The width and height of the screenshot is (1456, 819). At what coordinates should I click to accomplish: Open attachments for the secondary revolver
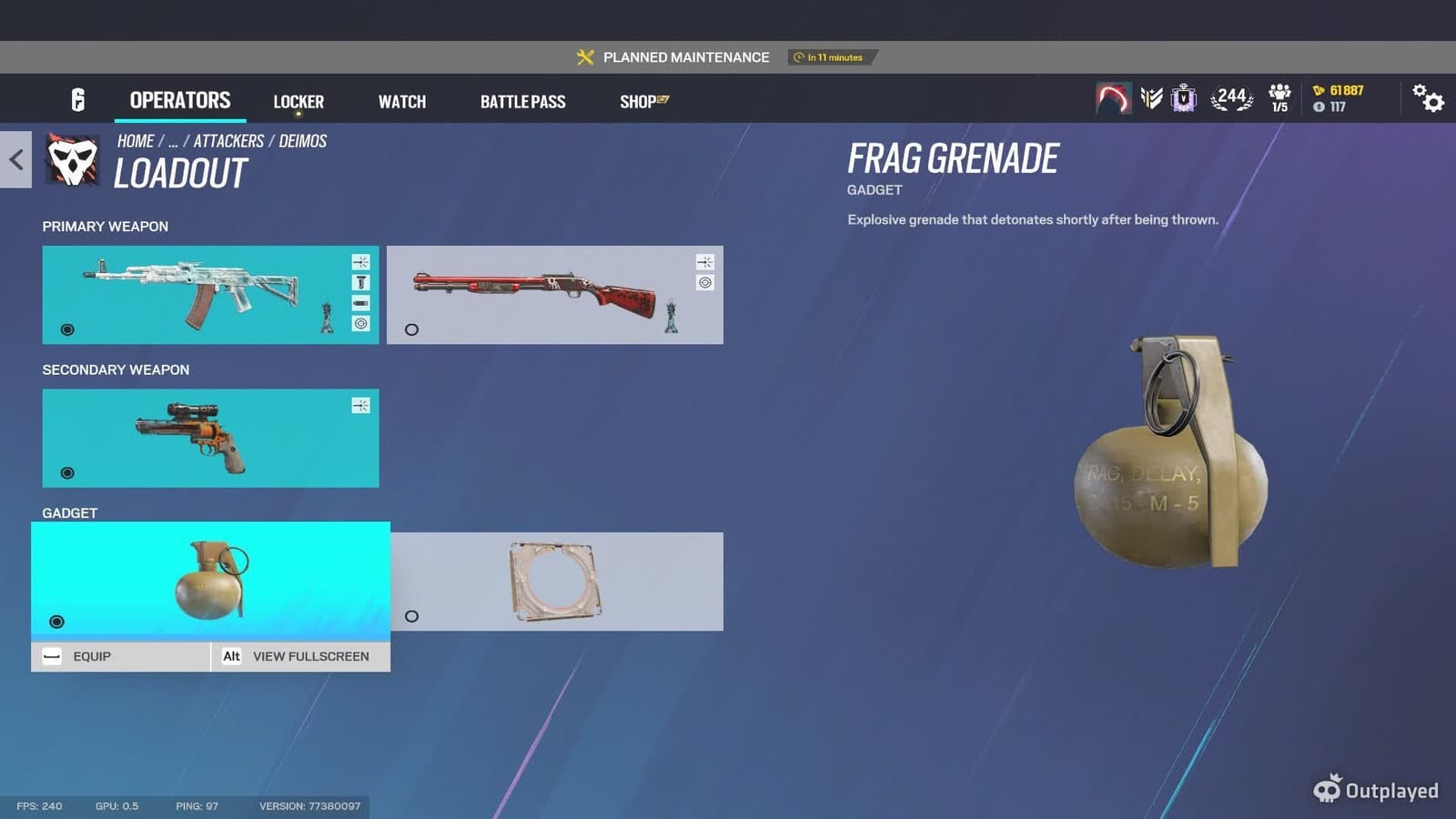click(361, 405)
